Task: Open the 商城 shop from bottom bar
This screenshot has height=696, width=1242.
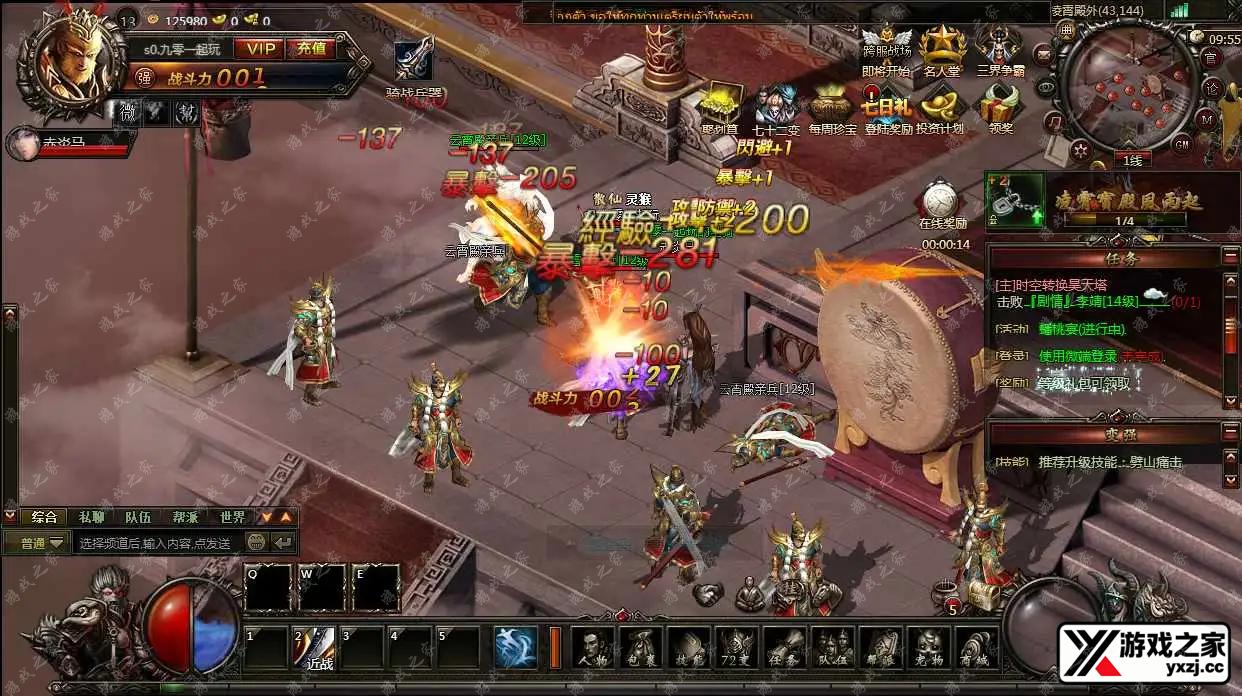Action: coord(977,647)
